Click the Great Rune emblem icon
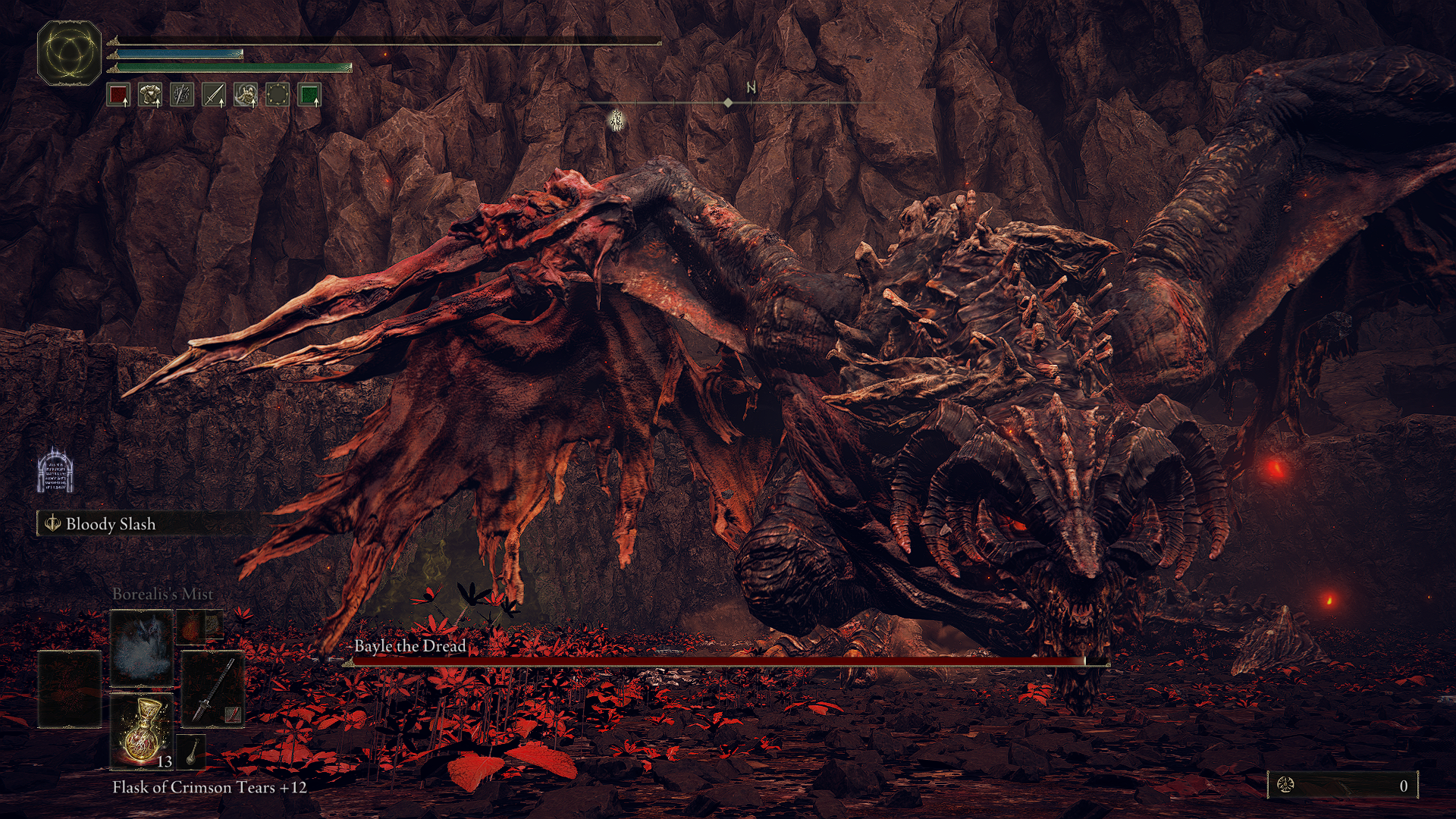This screenshot has height=819, width=1456. pos(69,52)
